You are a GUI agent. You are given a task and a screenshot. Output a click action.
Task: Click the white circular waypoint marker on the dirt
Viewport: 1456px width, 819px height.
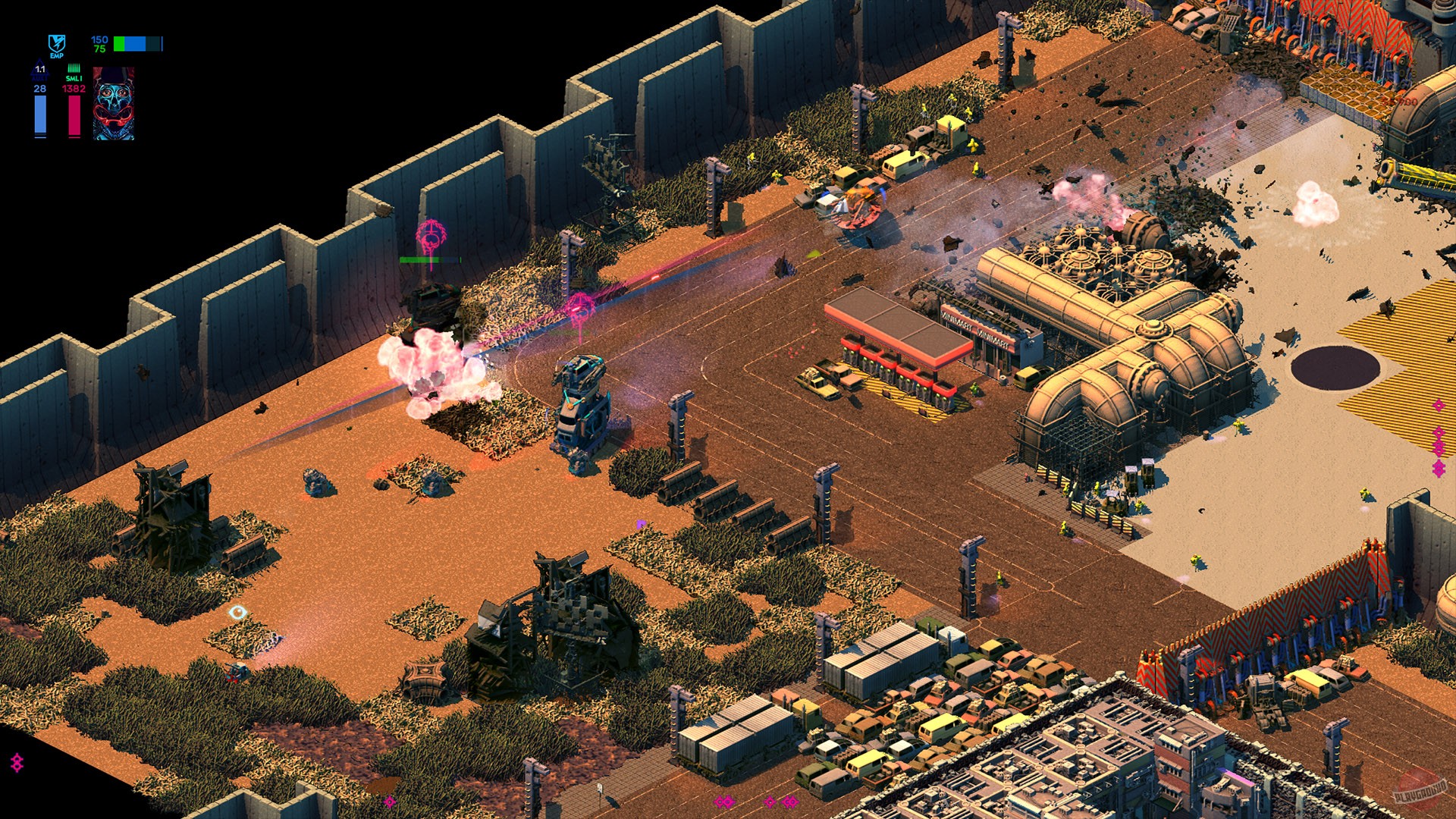[237, 611]
